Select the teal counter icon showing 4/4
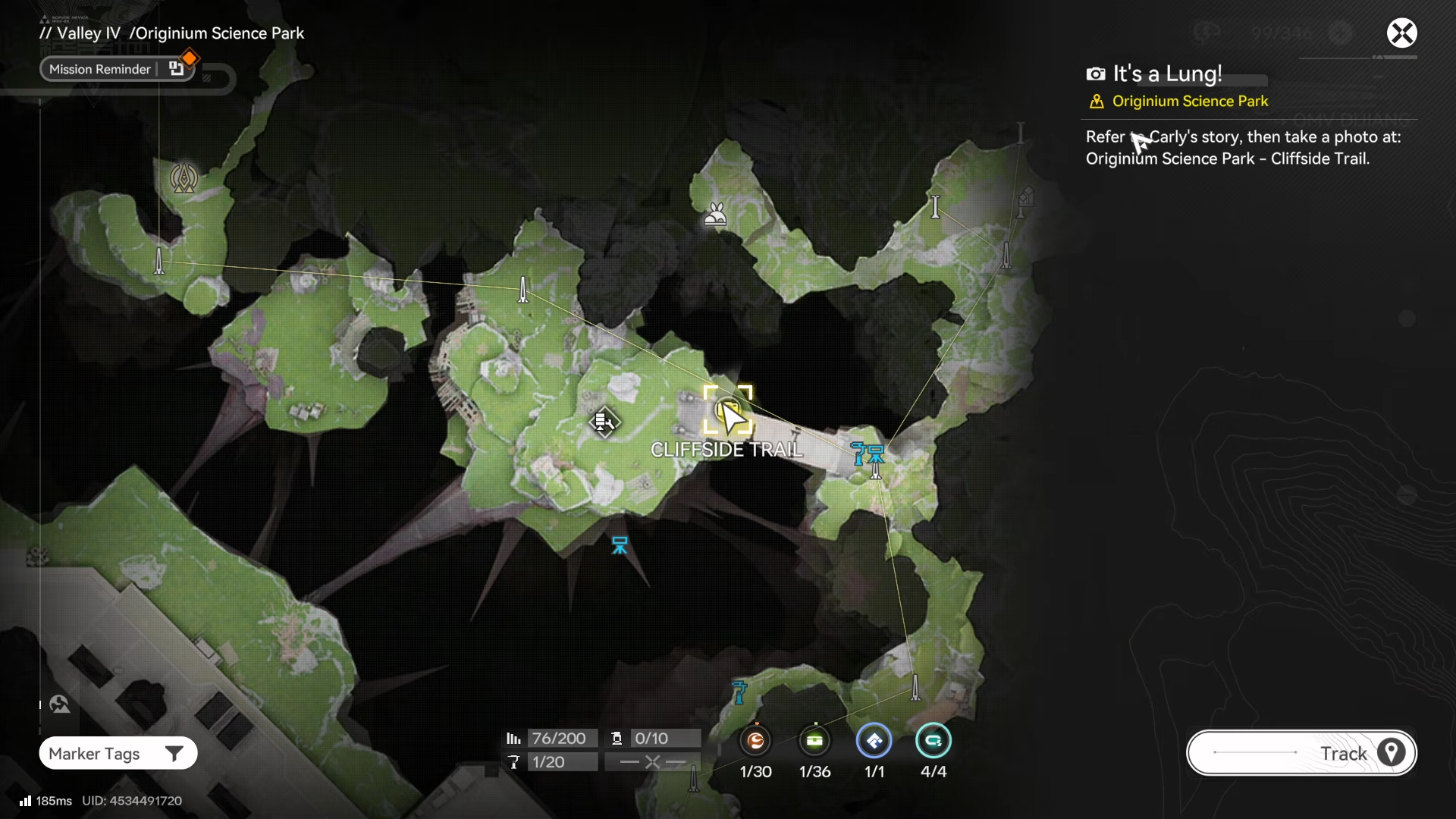This screenshot has height=819, width=1456. 933,741
